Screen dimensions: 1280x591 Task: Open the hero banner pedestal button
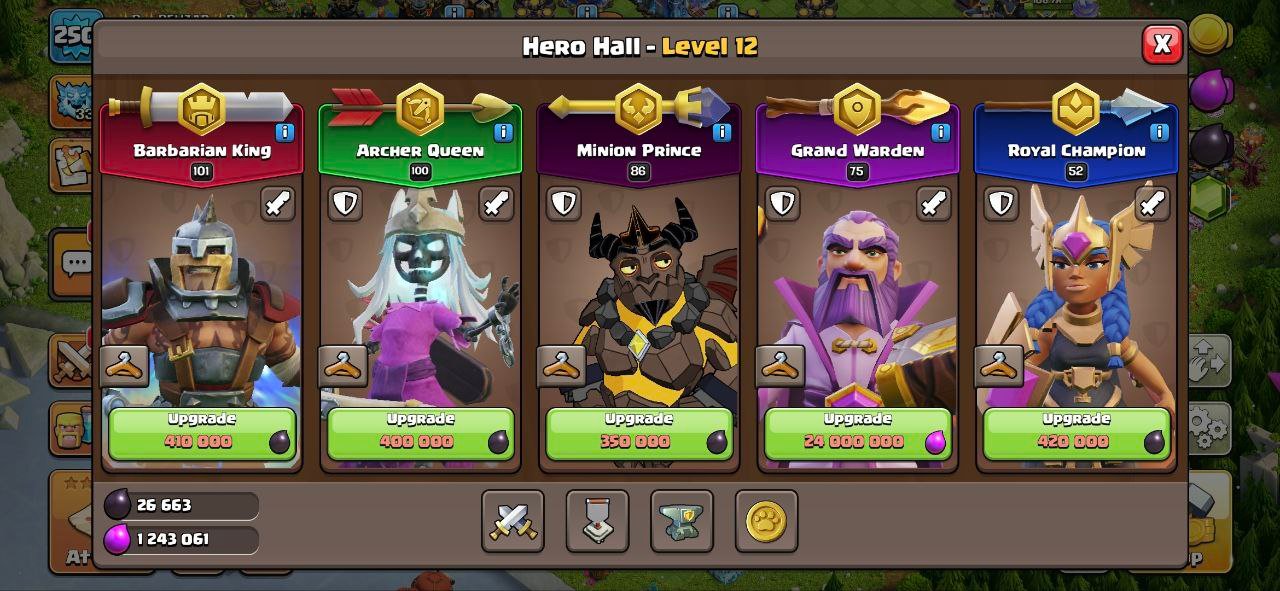pos(597,521)
